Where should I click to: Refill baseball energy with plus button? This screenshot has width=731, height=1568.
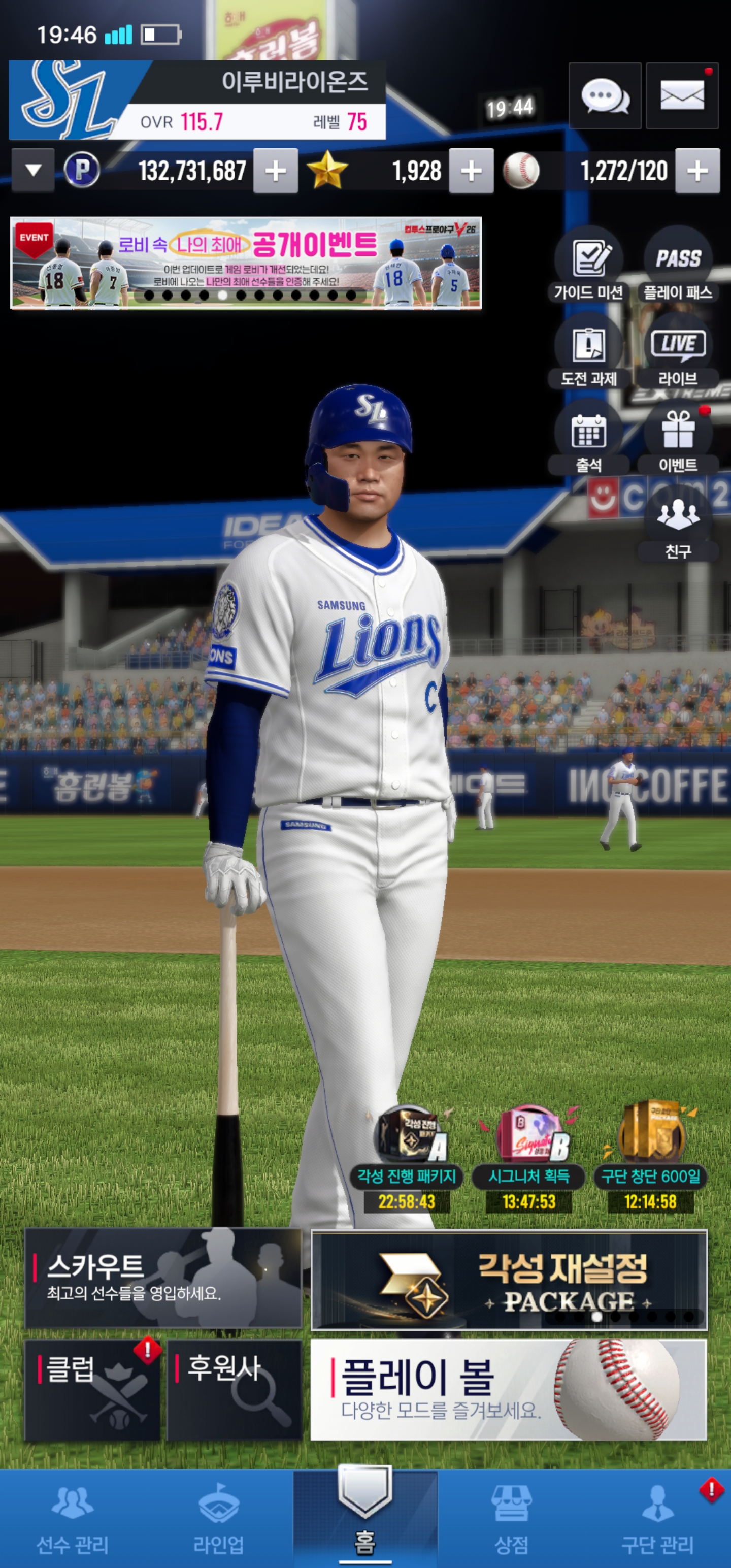click(697, 171)
